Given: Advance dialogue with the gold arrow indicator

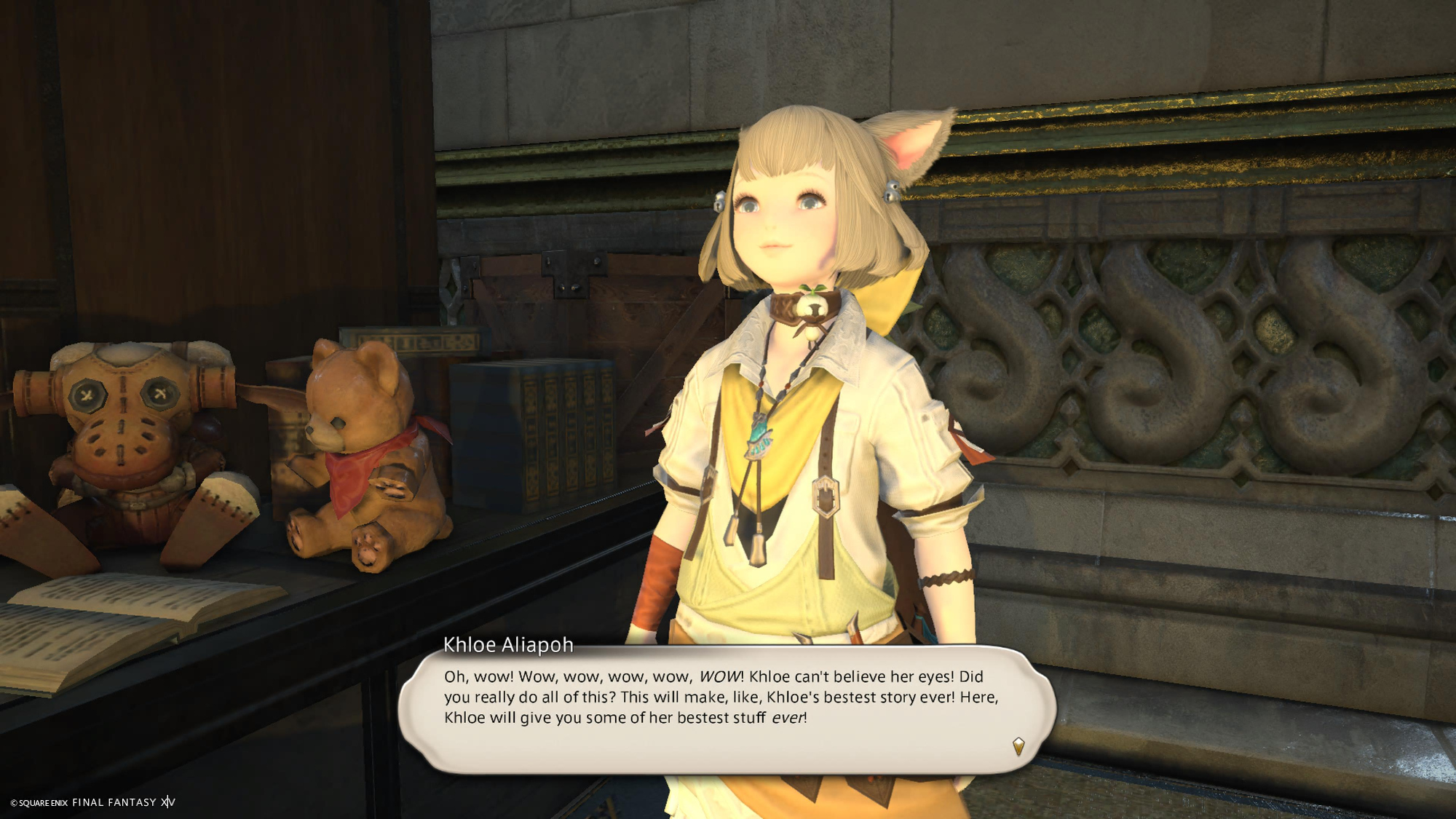Looking at the screenshot, I should pos(1018,745).
